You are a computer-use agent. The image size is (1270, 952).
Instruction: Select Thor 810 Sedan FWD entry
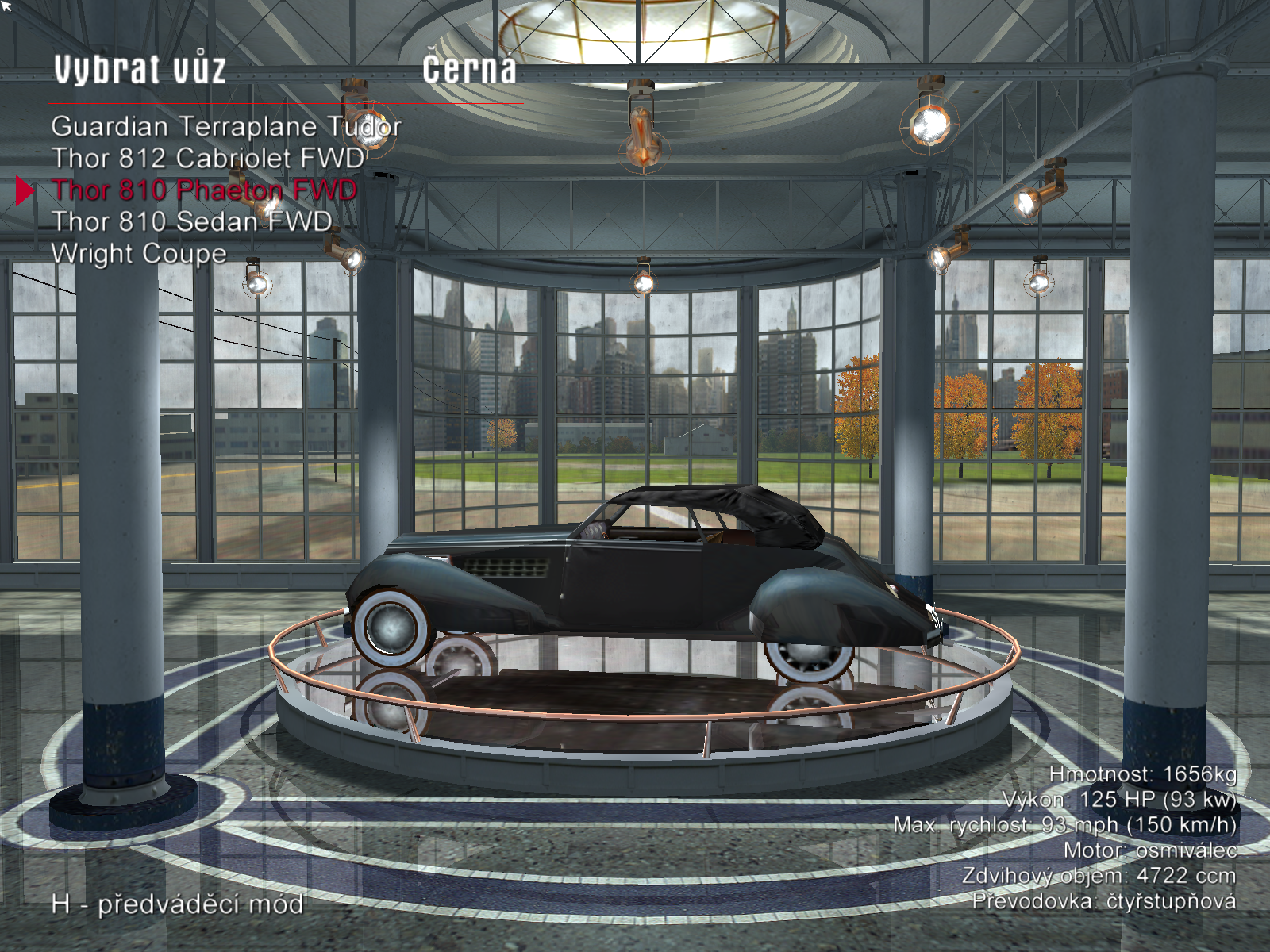click(191, 221)
